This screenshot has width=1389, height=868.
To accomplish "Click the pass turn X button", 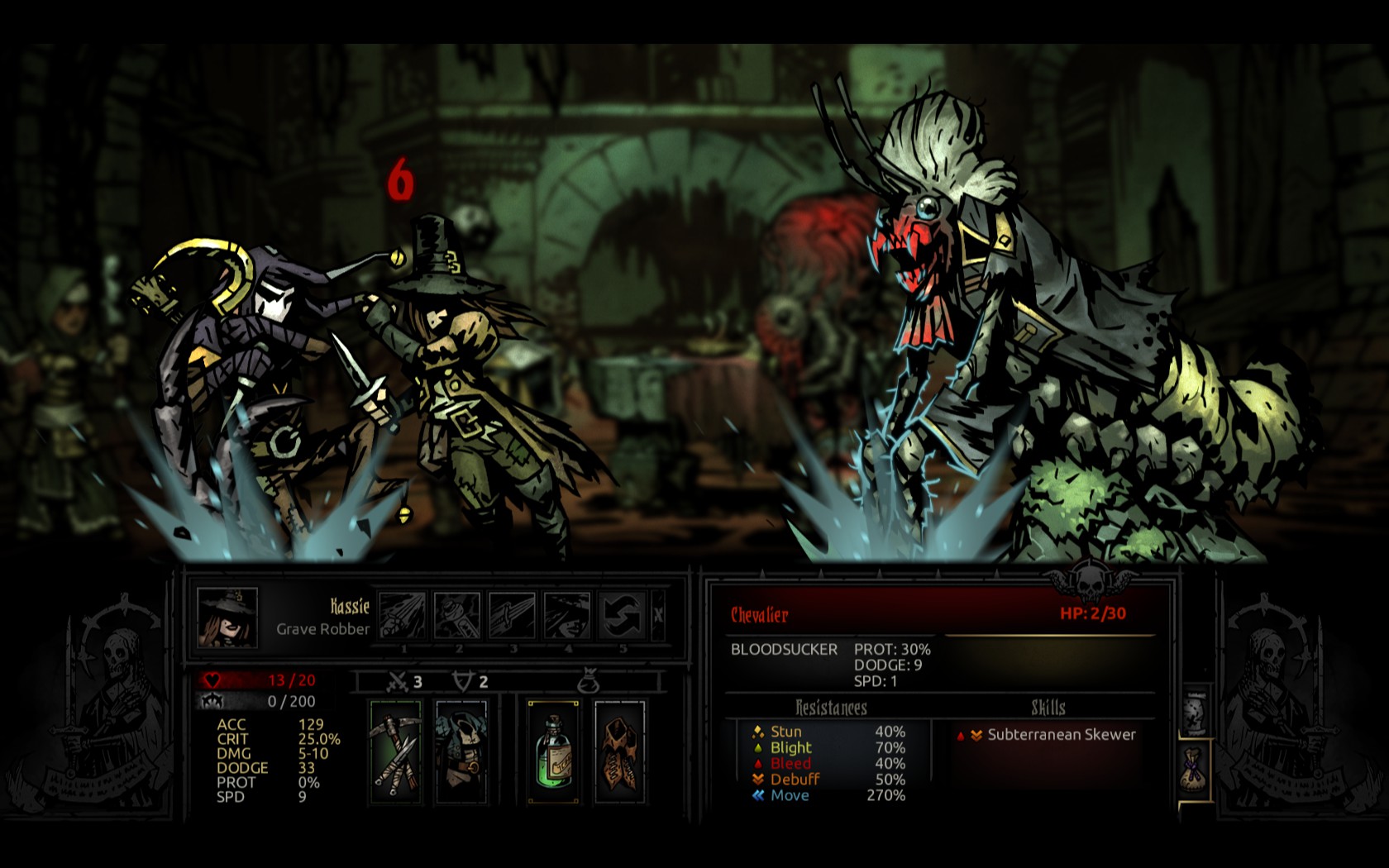I will 658,615.
